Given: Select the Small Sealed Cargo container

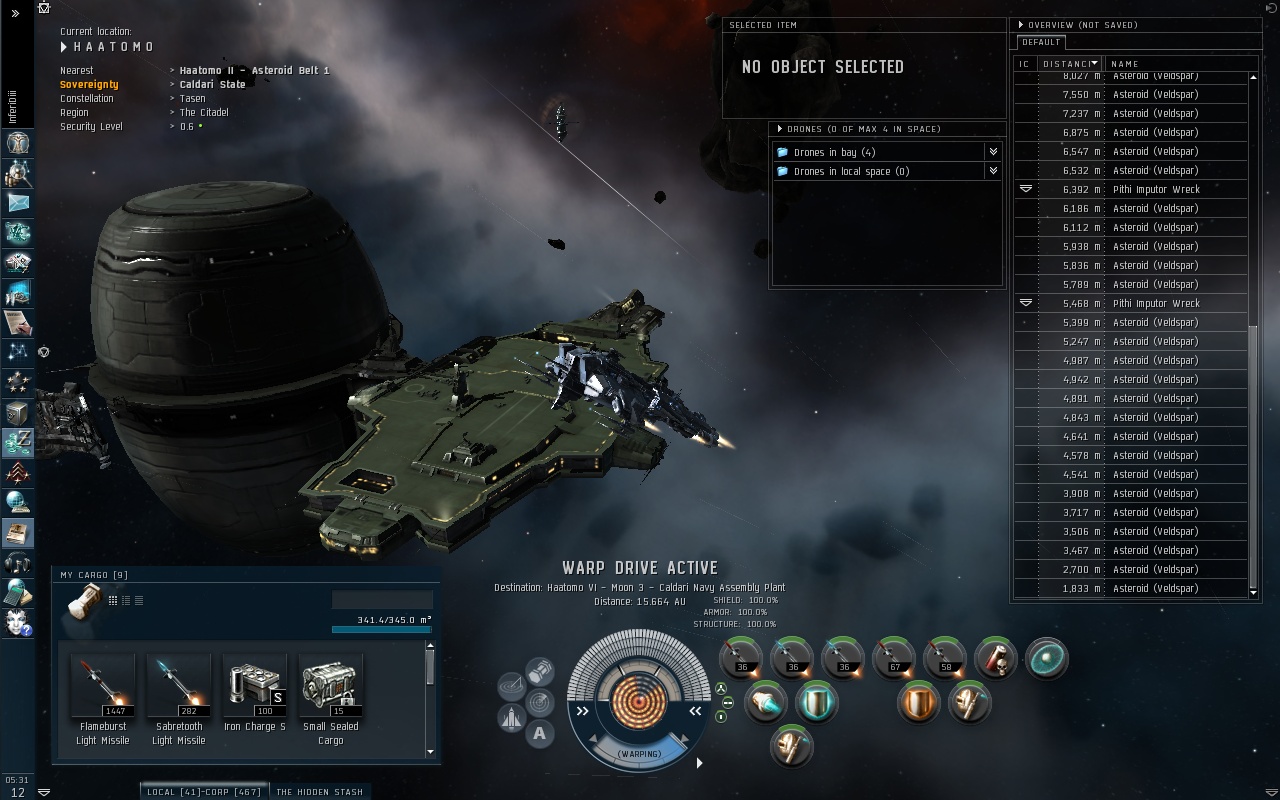Looking at the screenshot, I should point(330,687).
